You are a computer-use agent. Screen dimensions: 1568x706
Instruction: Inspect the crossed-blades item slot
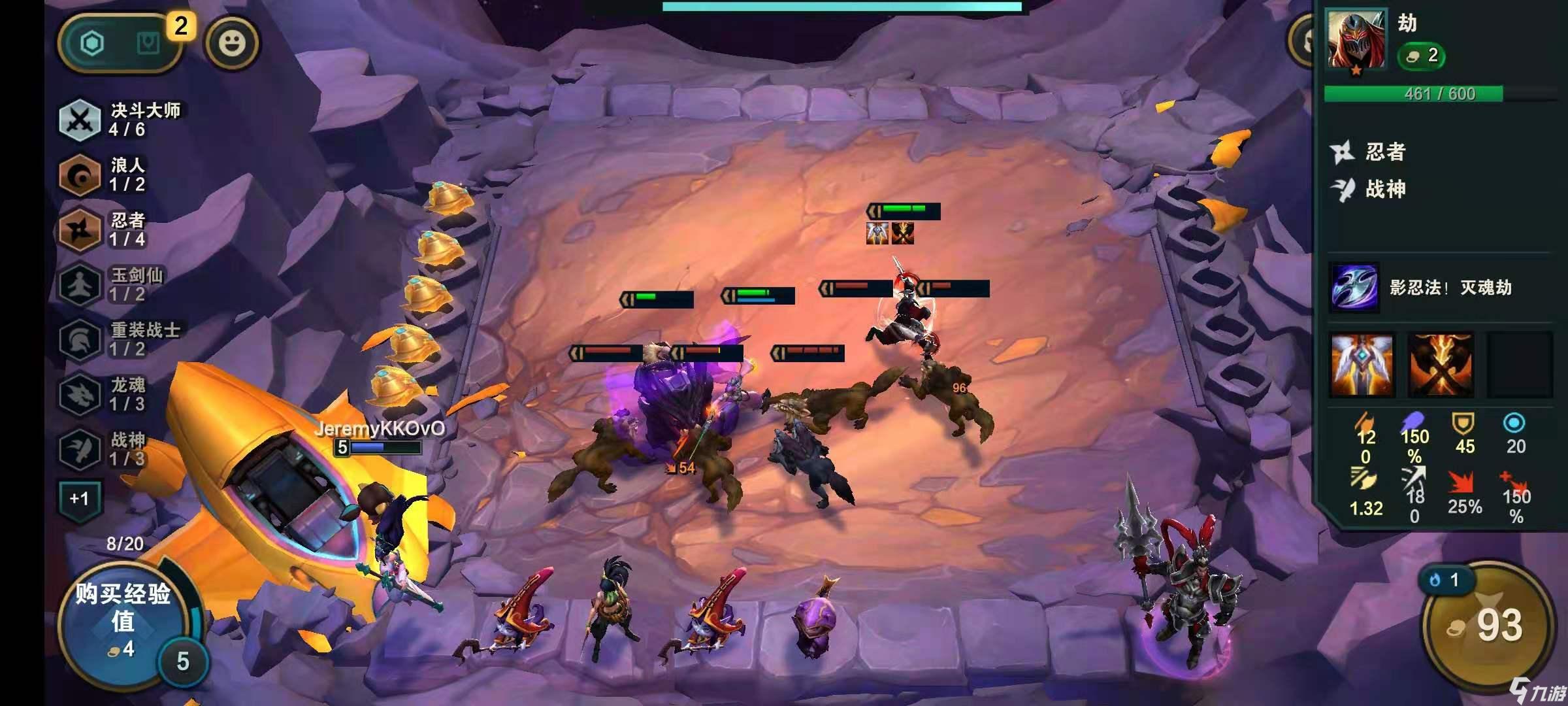coord(1441,365)
